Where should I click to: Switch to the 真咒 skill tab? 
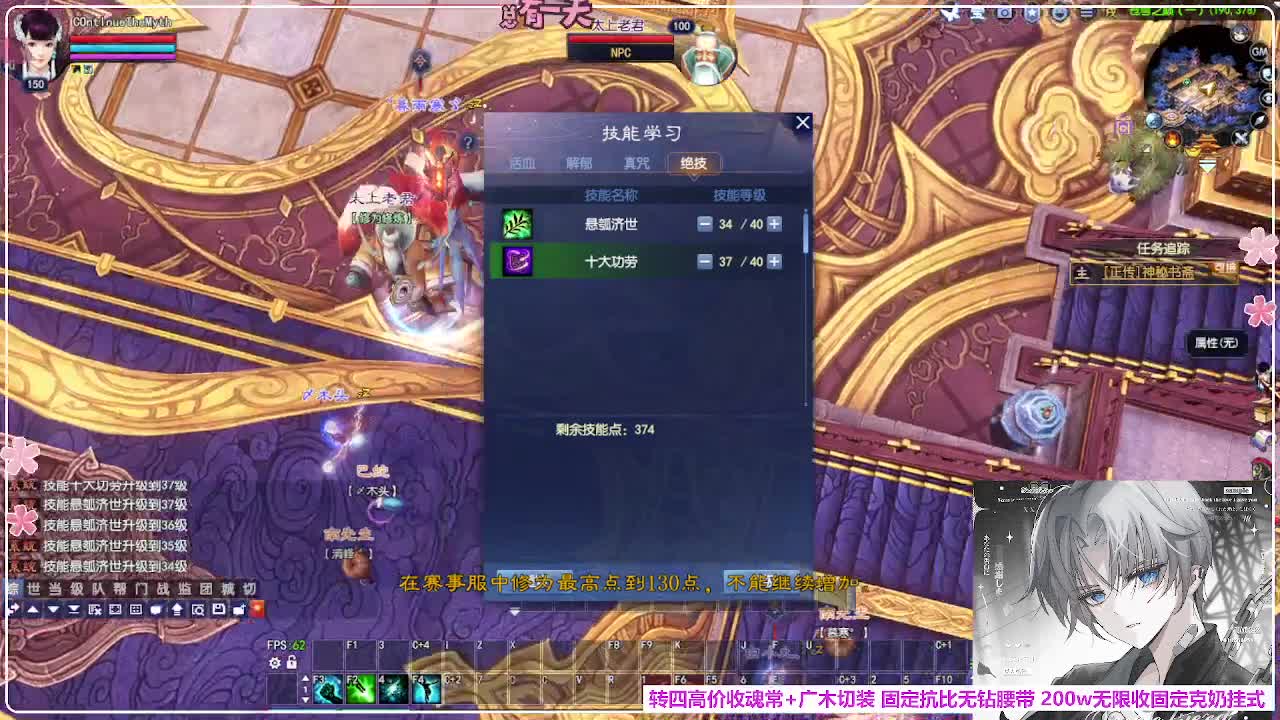635,163
